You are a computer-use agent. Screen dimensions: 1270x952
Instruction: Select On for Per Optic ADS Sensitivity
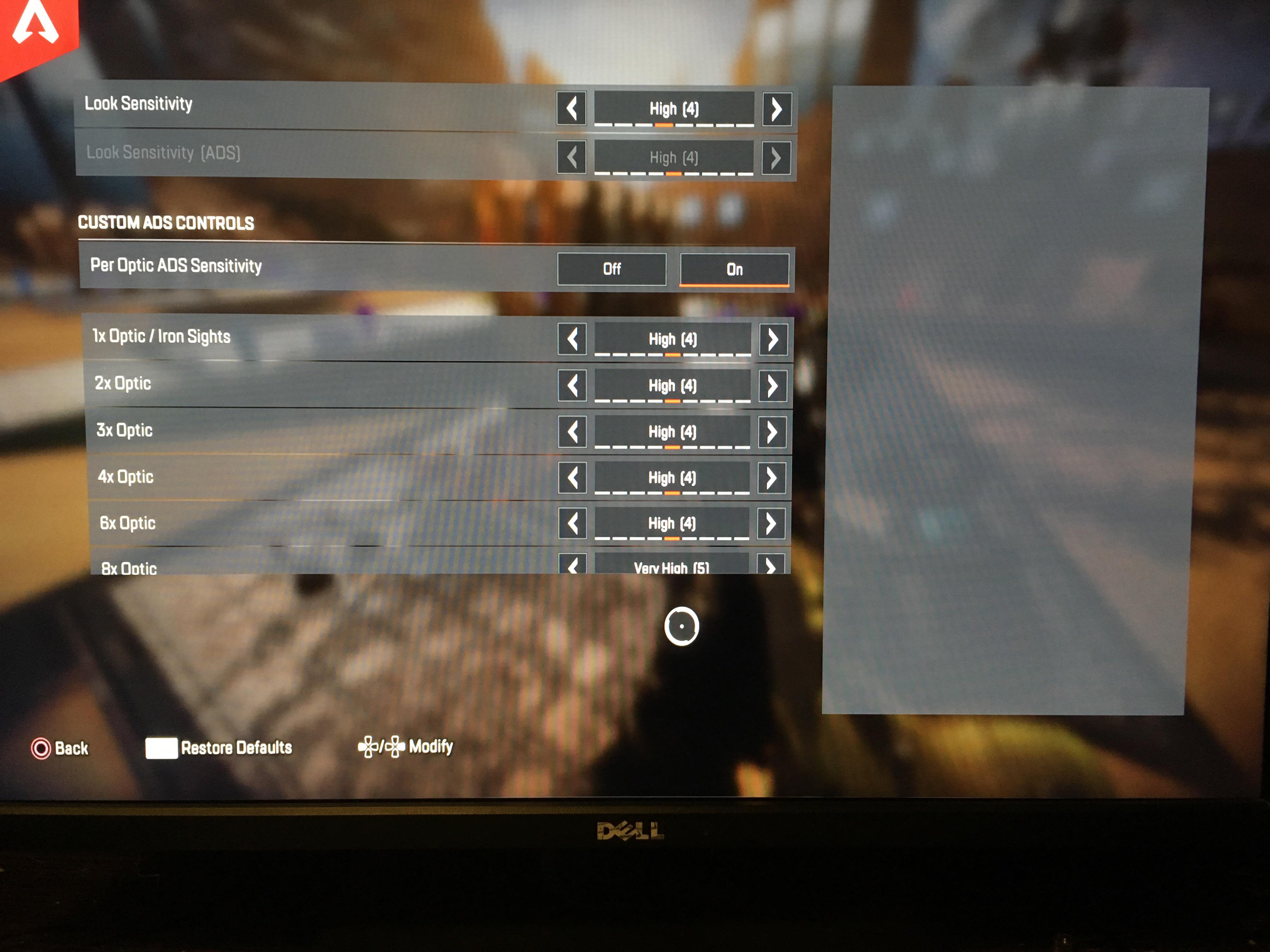pos(735,269)
